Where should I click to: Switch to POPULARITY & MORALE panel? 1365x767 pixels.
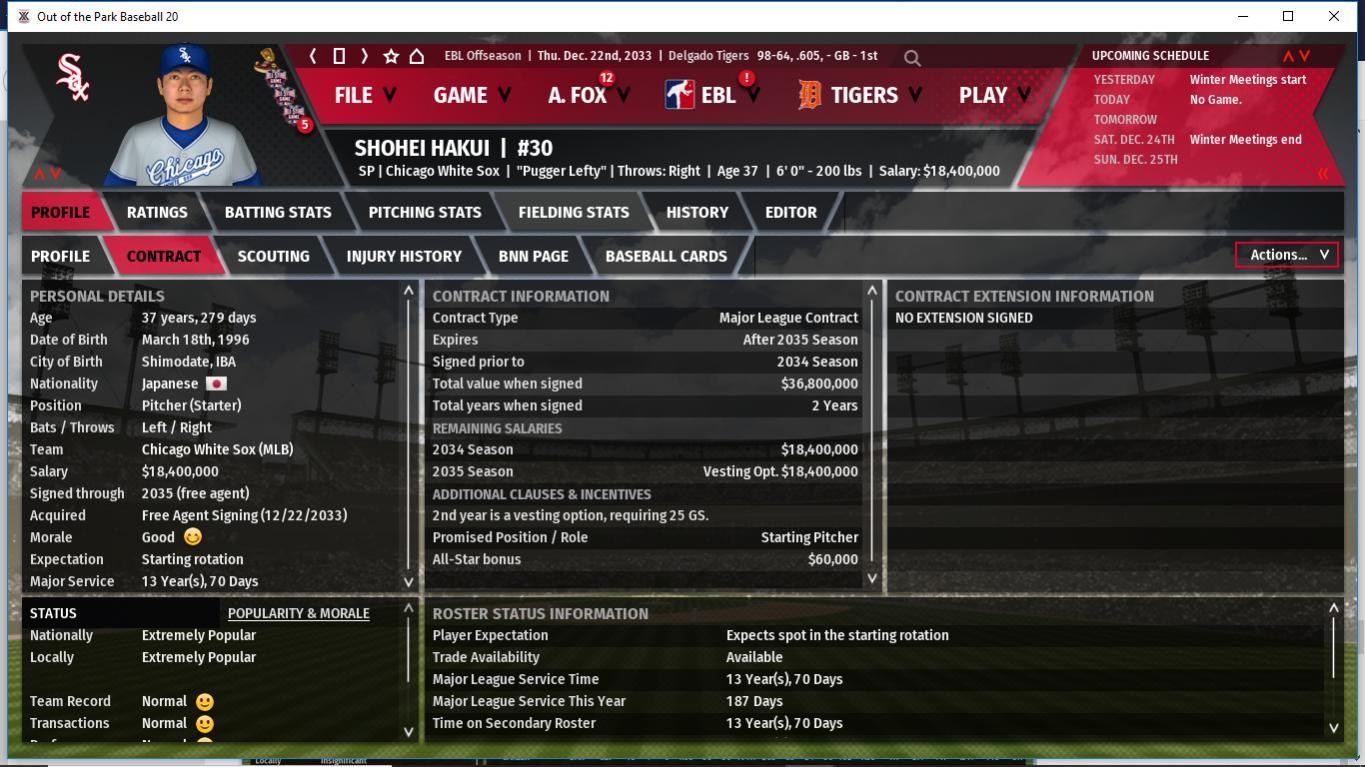tap(298, 613)
